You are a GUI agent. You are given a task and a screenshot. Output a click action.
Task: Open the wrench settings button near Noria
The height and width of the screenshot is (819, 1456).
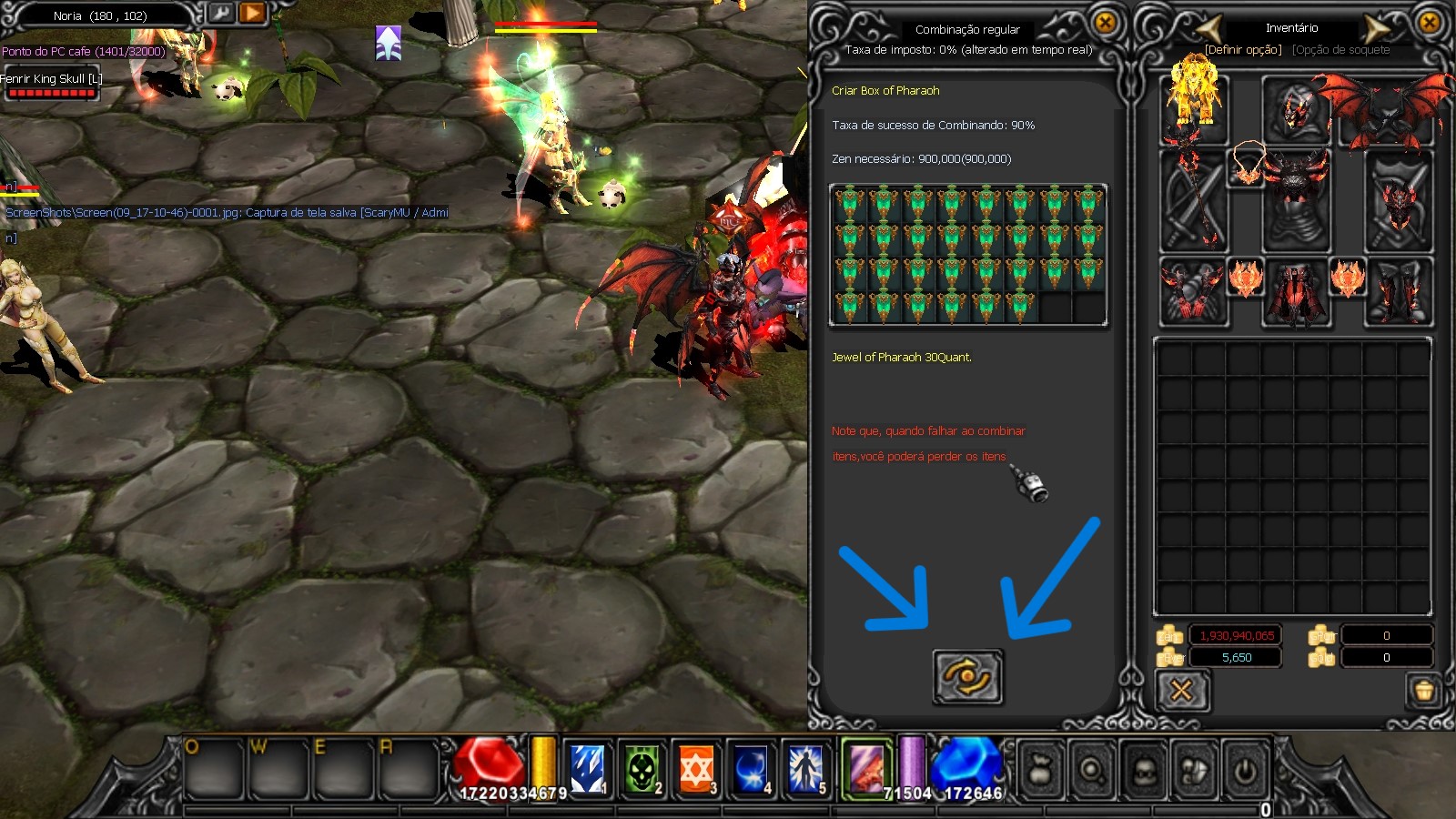click(x=221, y=14)
